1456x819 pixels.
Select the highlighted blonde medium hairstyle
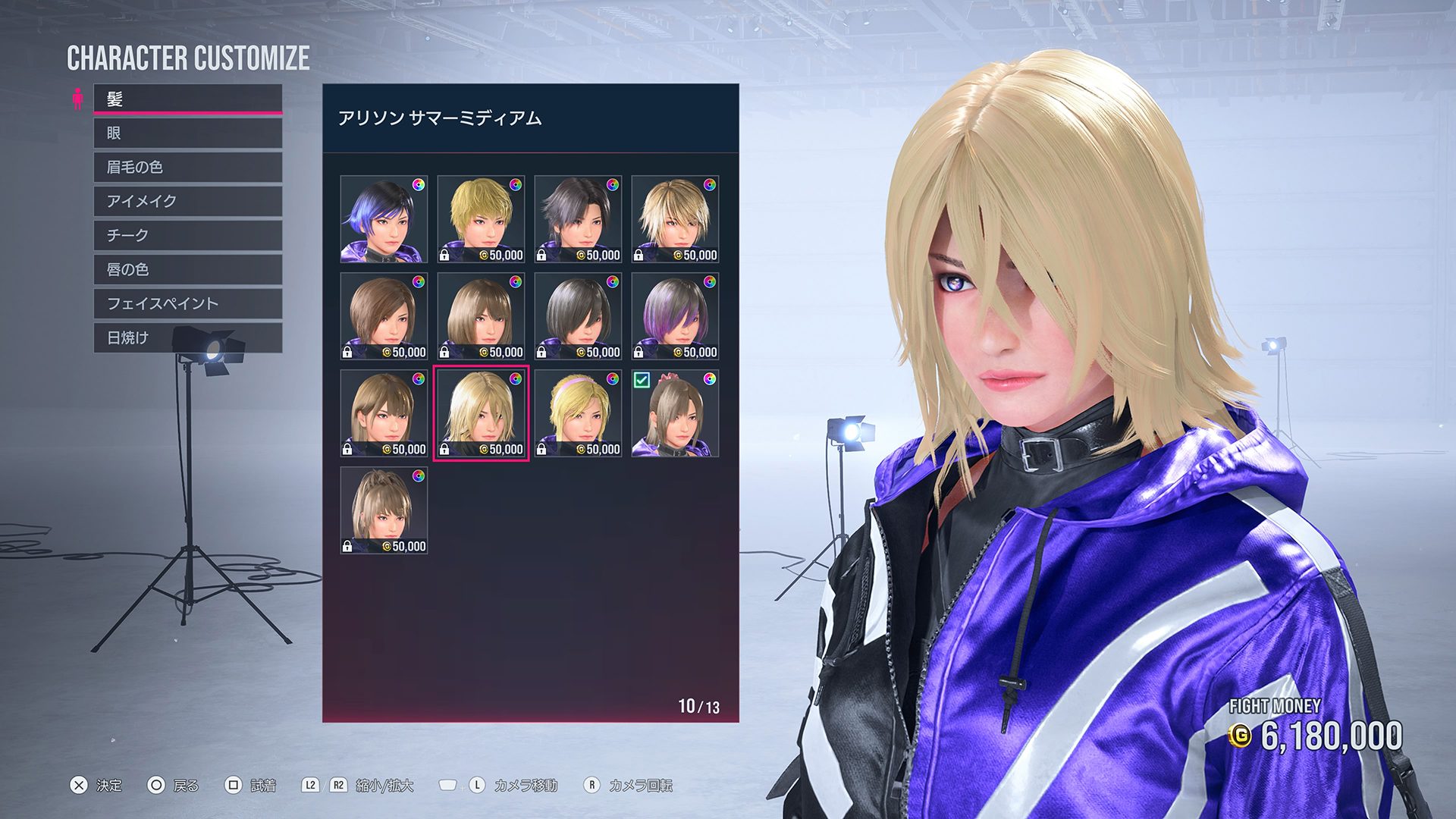pos(481,413)
